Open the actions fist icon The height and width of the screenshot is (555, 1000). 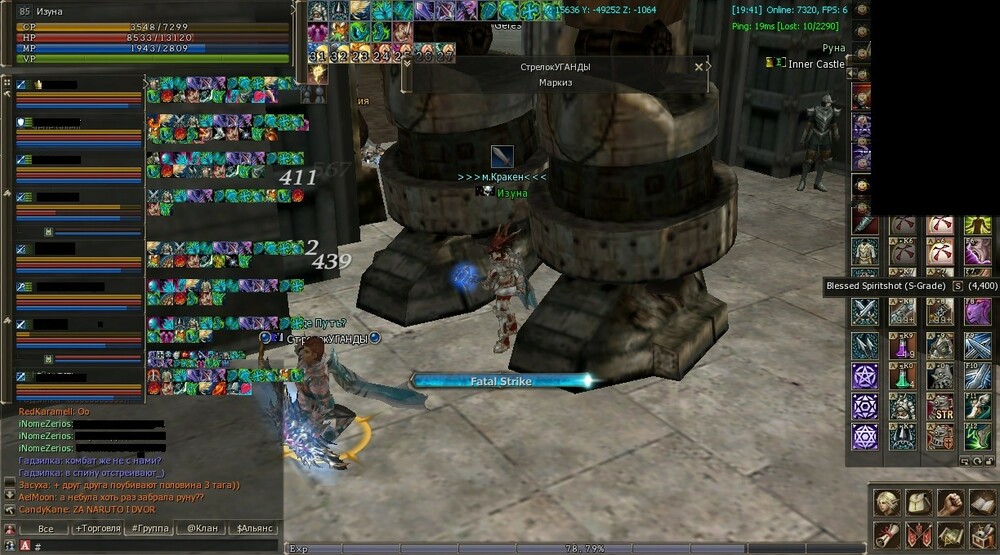[x=951, y=502]
